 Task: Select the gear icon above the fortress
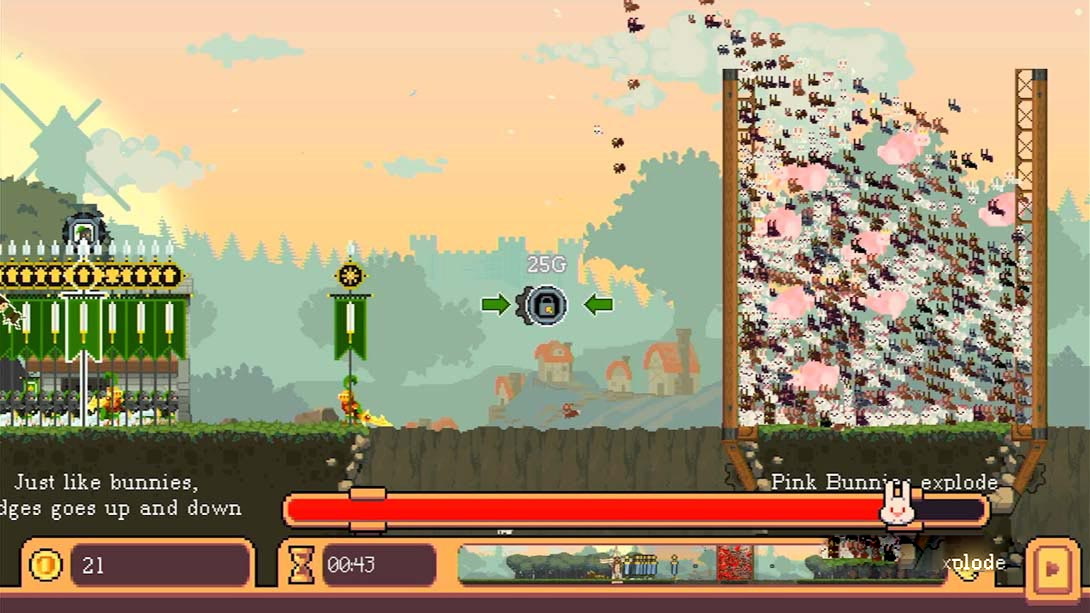84,232
